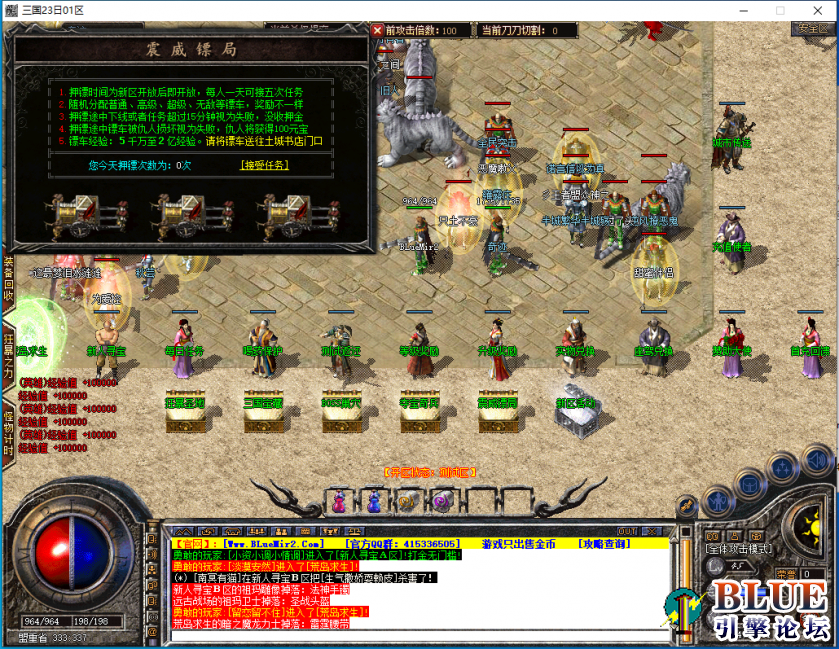
Task: Toggle the 全体攻击模式 attack mode label
Action: pos(736,550)
